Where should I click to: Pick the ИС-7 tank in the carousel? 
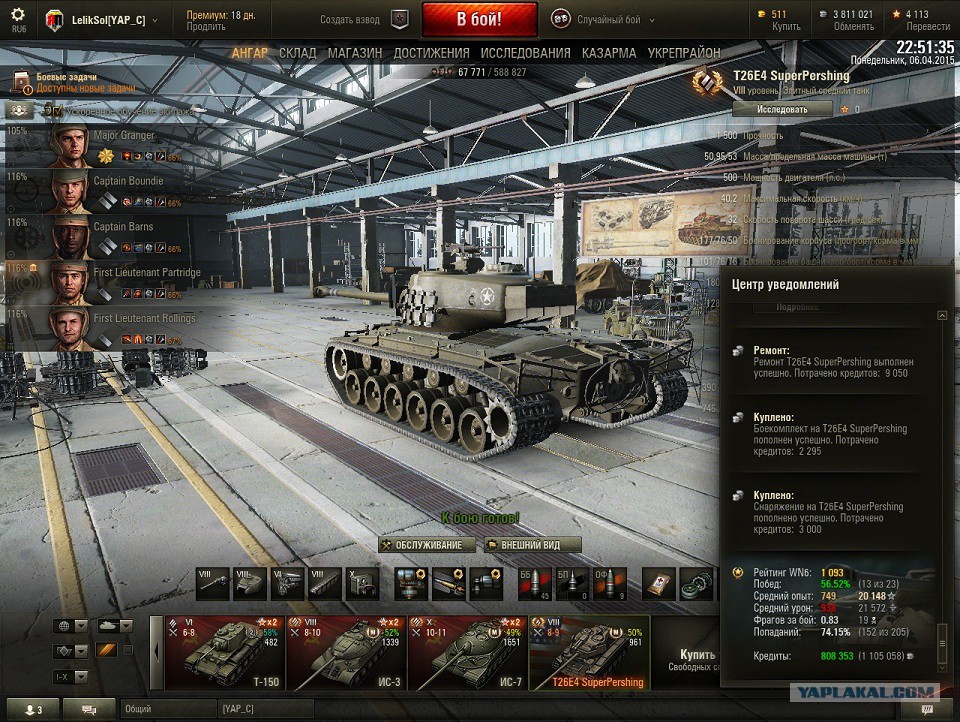pyautogui.click(x=468, y=650)
